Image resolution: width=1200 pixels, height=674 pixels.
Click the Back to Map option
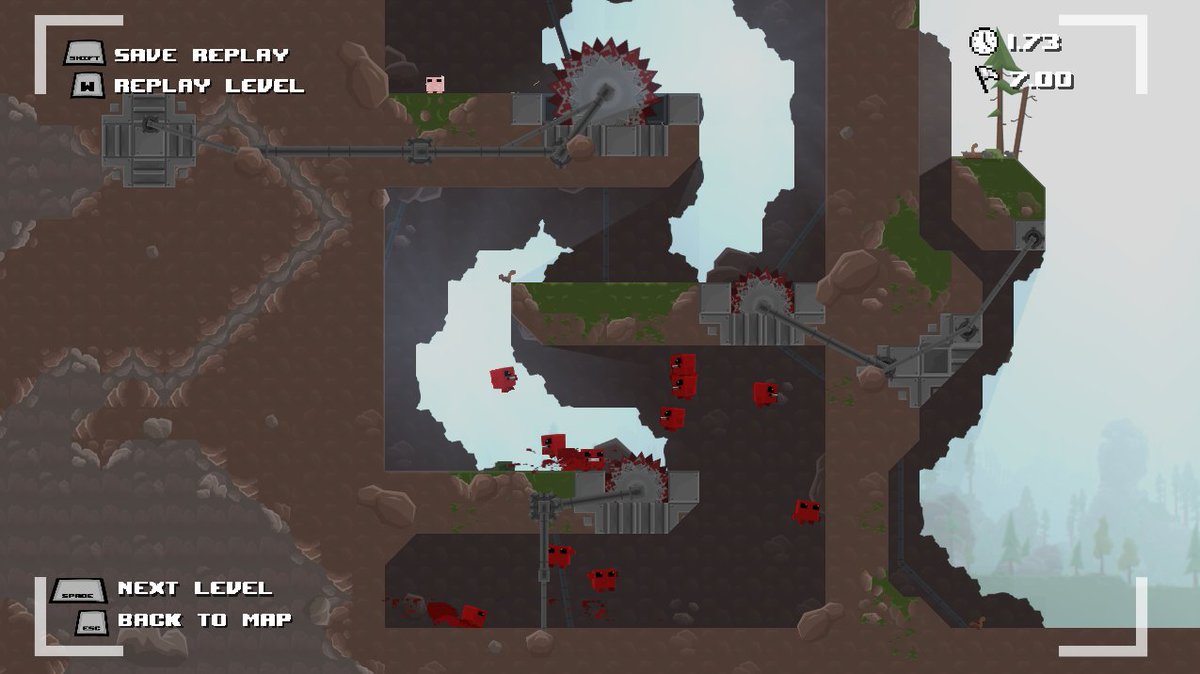[x=204, y=620]
